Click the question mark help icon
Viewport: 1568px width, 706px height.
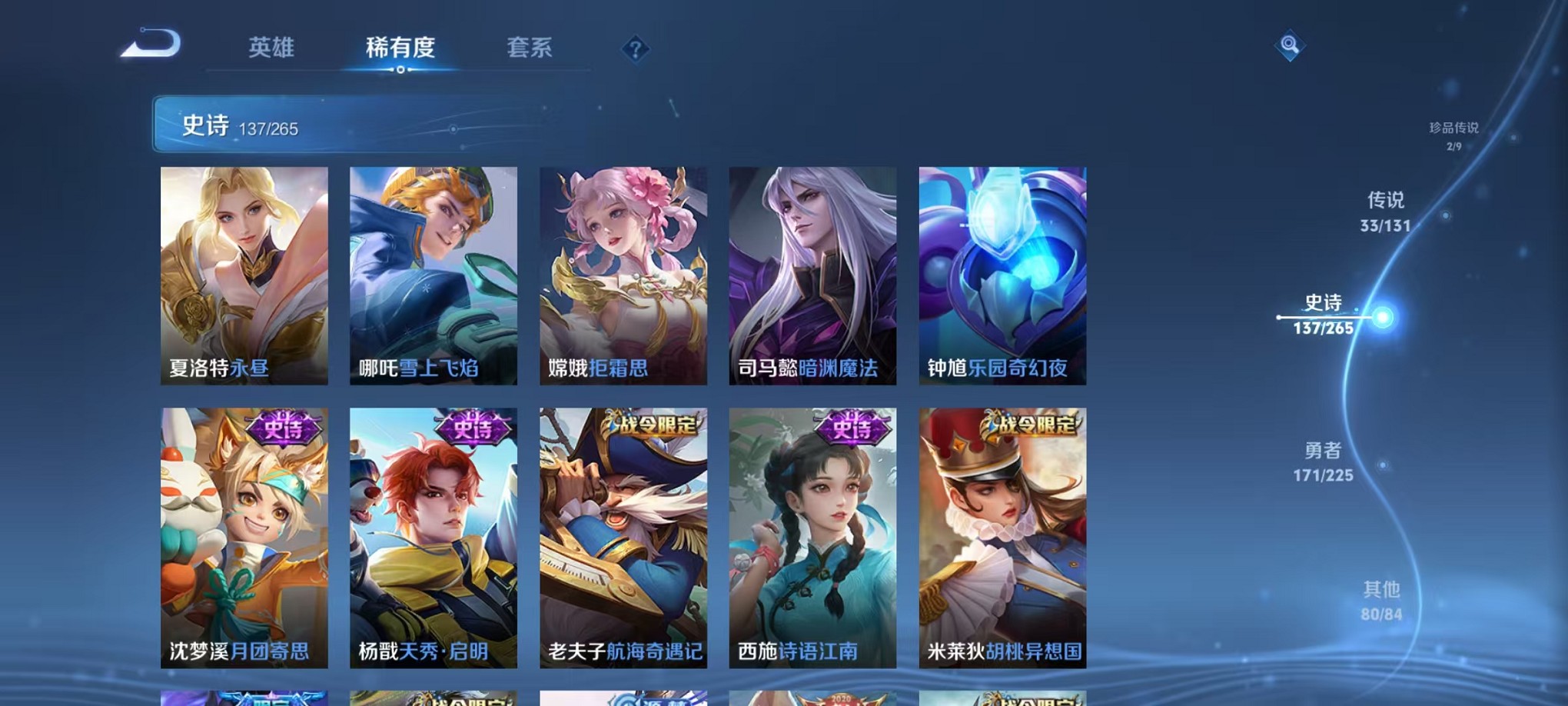[635, 49]
